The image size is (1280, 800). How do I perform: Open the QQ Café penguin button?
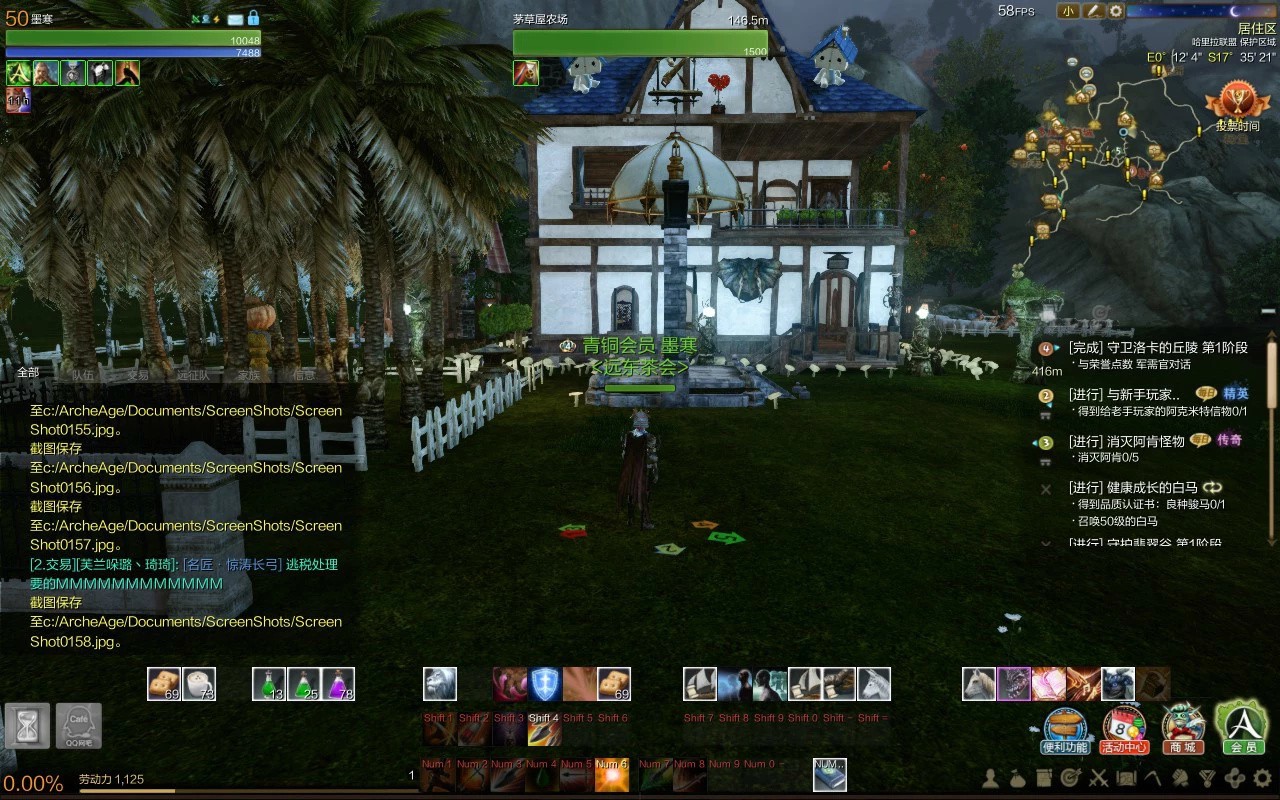tap(78, 725)
